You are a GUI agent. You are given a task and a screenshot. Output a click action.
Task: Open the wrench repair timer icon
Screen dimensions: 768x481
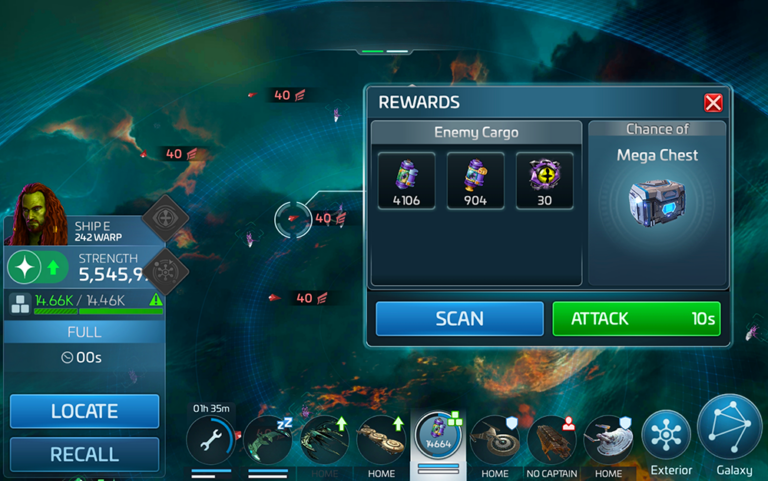[211, 439]
